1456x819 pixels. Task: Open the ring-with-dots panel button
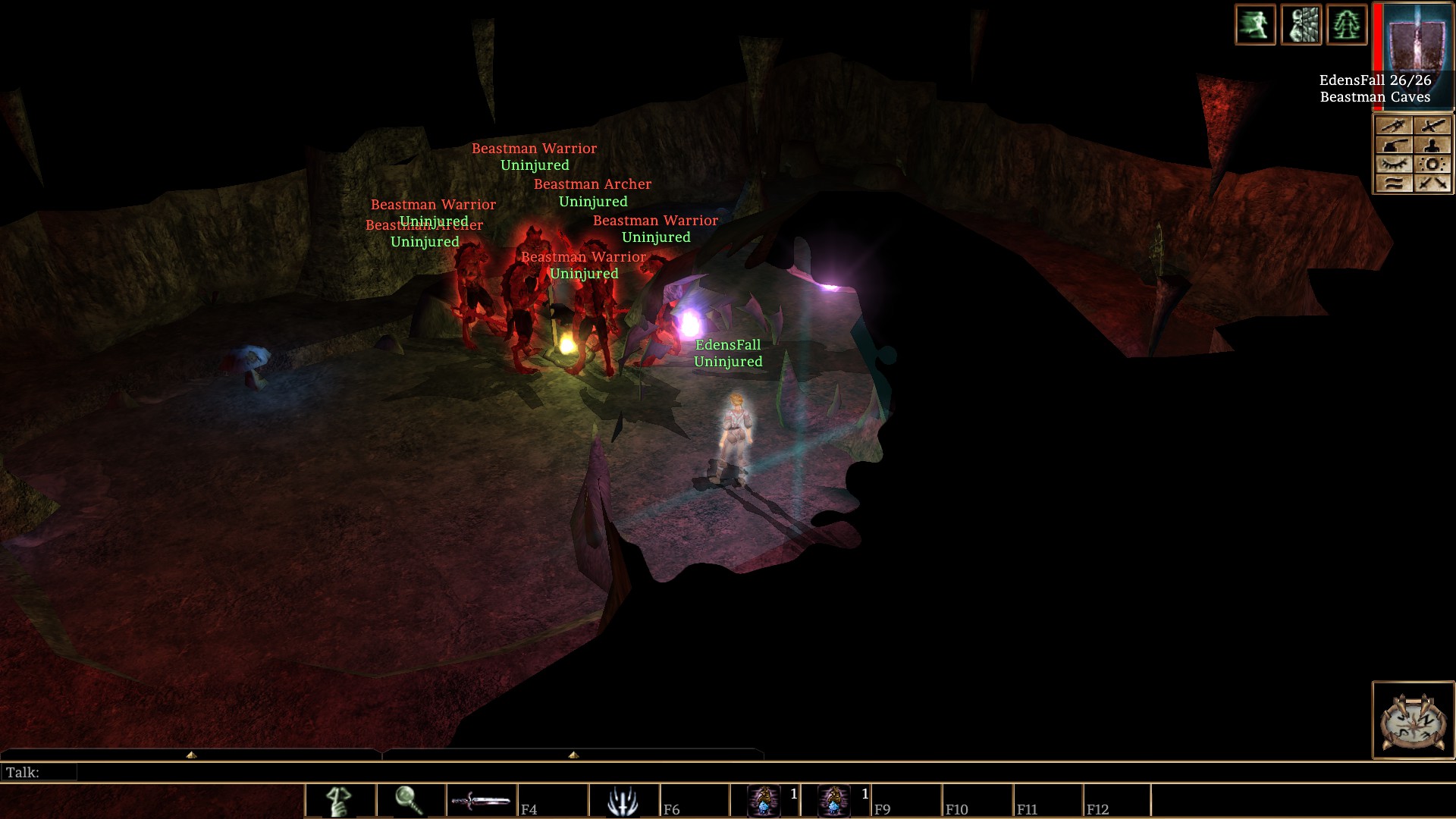point(1432,164)
